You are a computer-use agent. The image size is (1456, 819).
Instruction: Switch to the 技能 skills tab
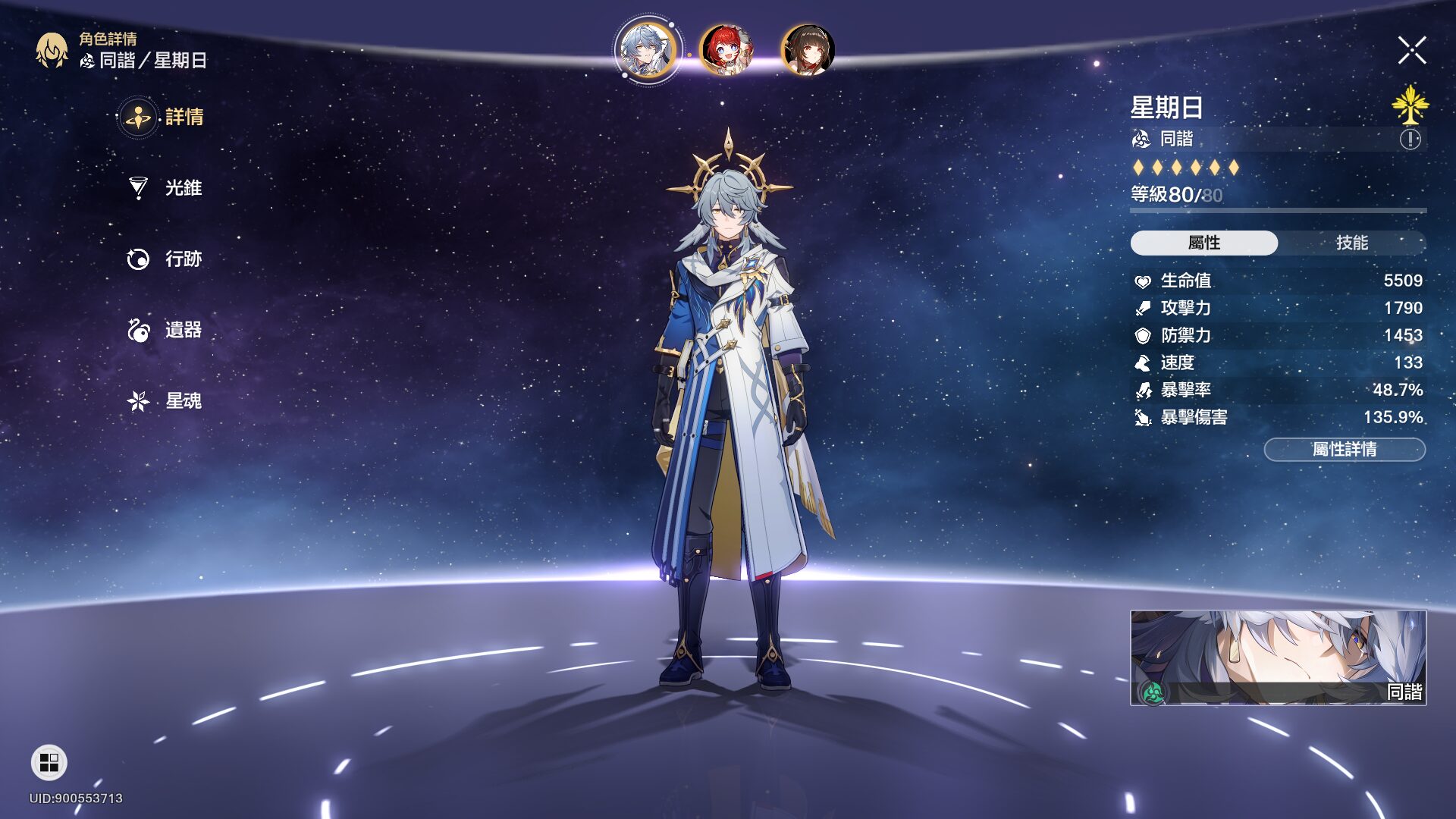pyautogui.click(x=1351, y=243)
